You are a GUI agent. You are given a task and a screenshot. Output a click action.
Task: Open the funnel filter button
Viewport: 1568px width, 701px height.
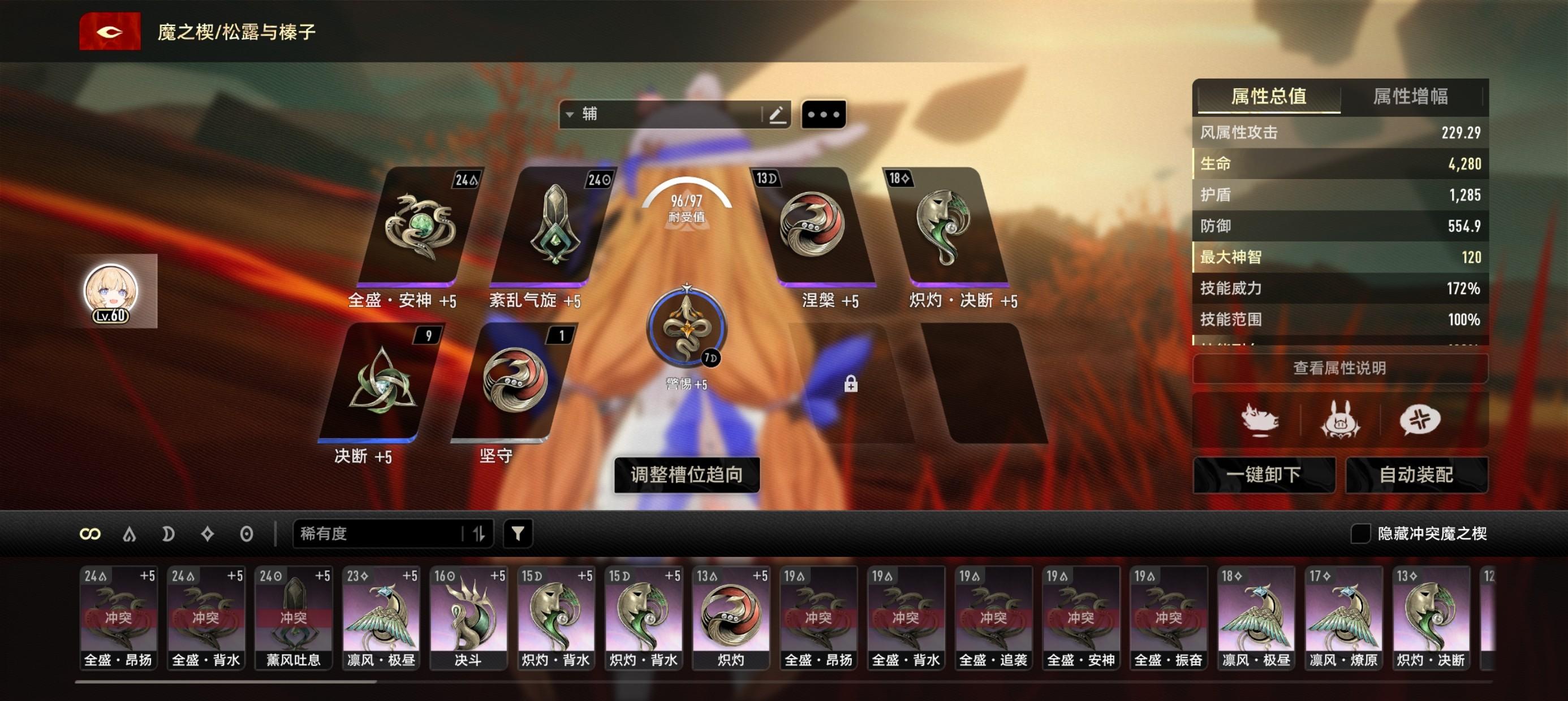(x=518, y=534)
